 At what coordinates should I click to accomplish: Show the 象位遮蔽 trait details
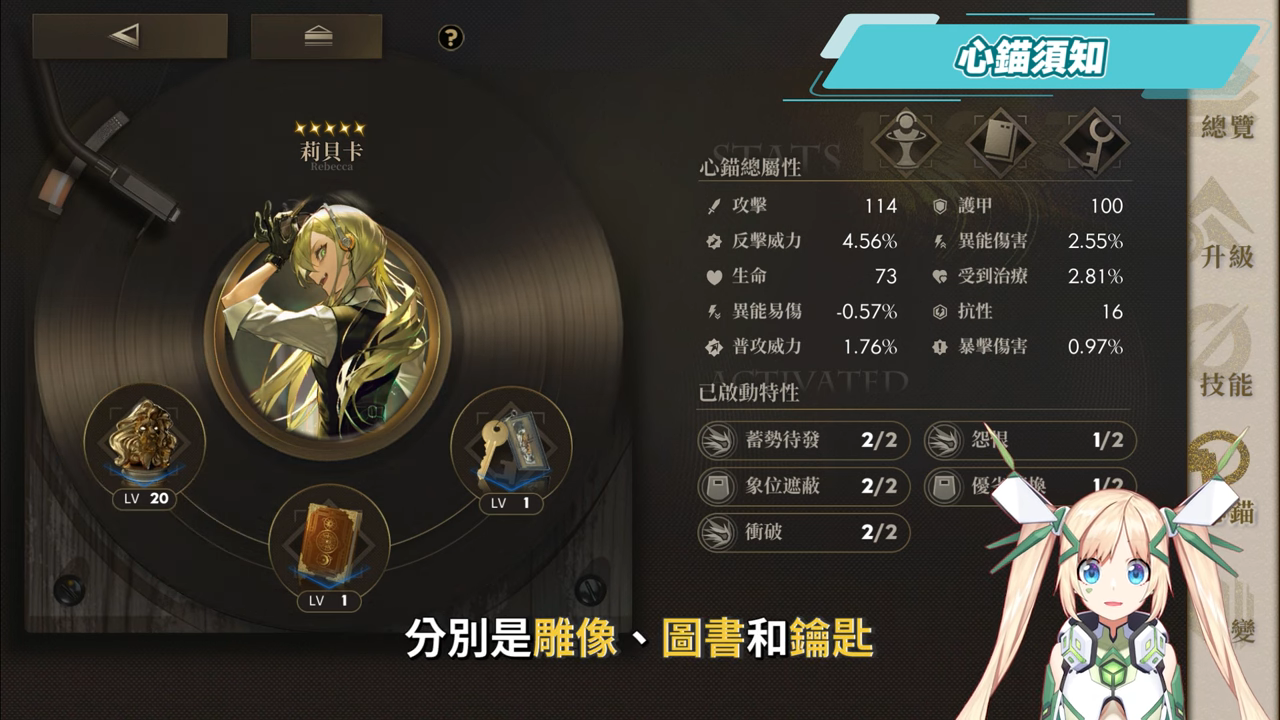tap(804, 487)
